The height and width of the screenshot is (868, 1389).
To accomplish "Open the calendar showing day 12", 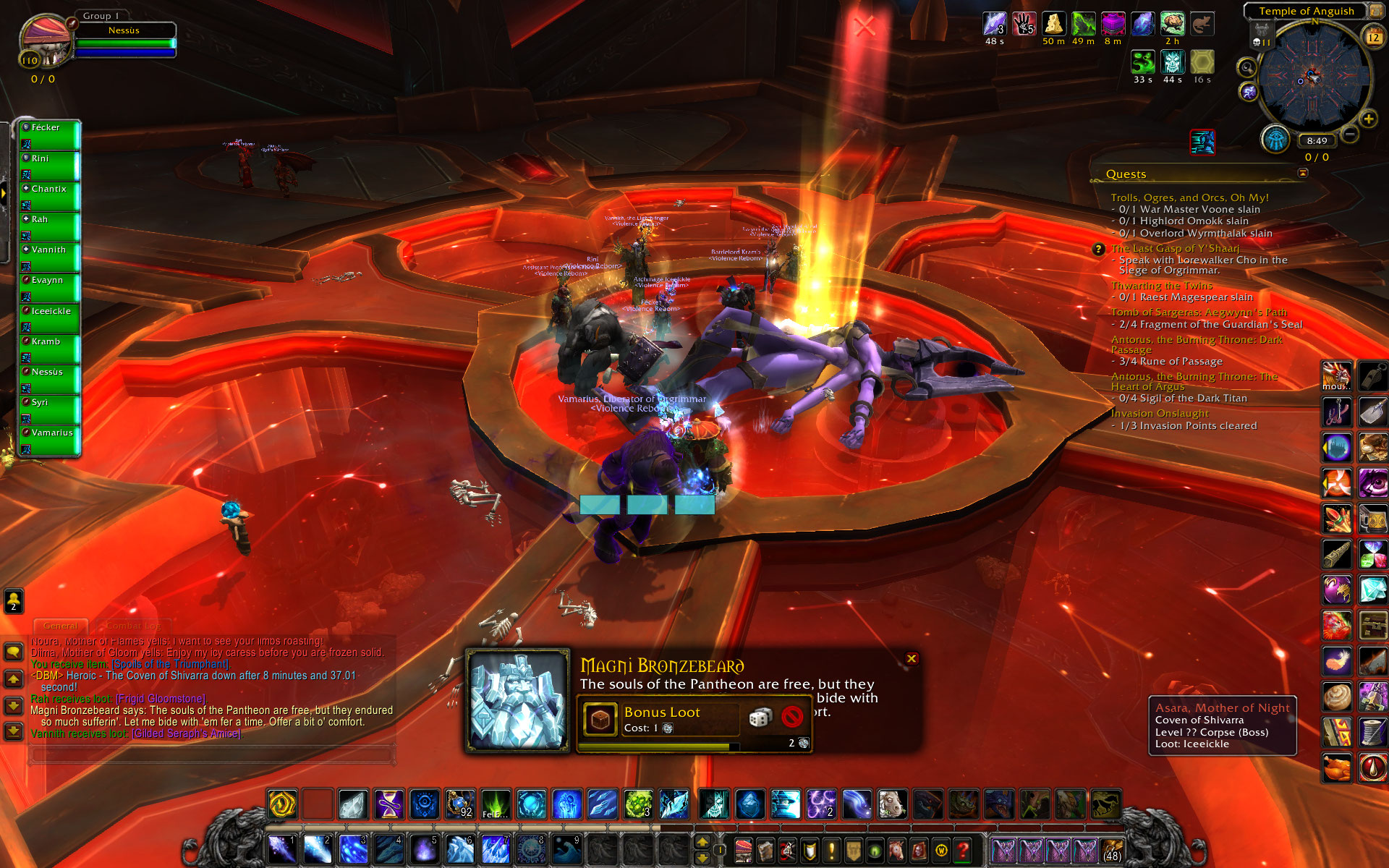I will [1372, 37].
